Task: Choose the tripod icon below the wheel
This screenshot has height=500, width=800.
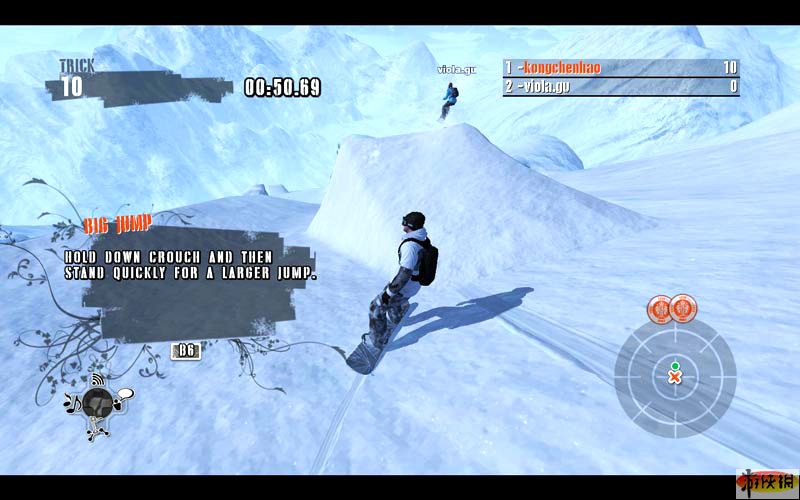Action: [x=96, y=430]
